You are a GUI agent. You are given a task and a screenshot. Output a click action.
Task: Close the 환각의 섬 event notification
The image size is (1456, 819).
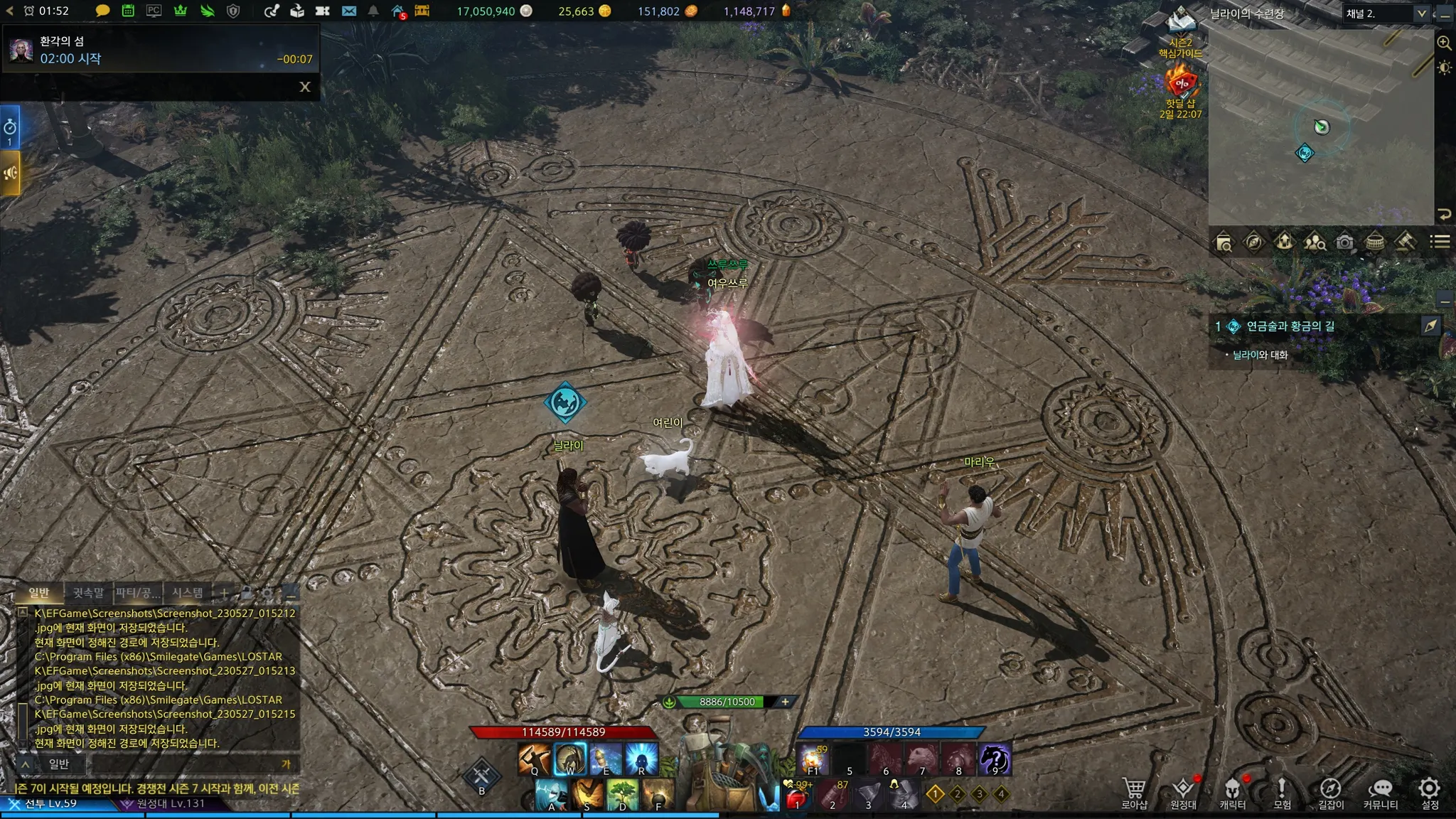pos(305,87)
